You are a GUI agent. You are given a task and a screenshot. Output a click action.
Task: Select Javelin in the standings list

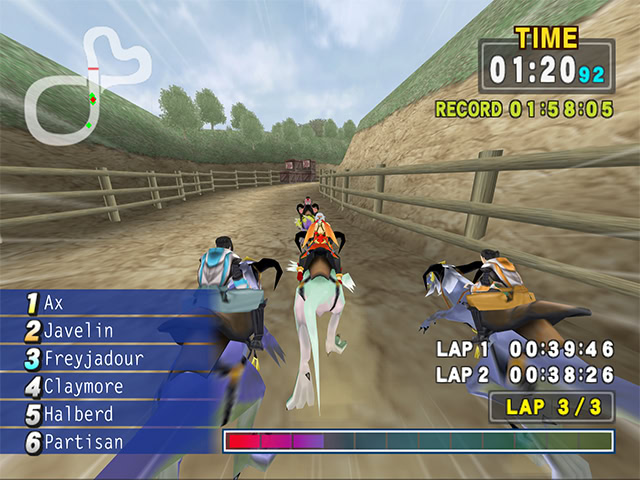tap(78, 330)
